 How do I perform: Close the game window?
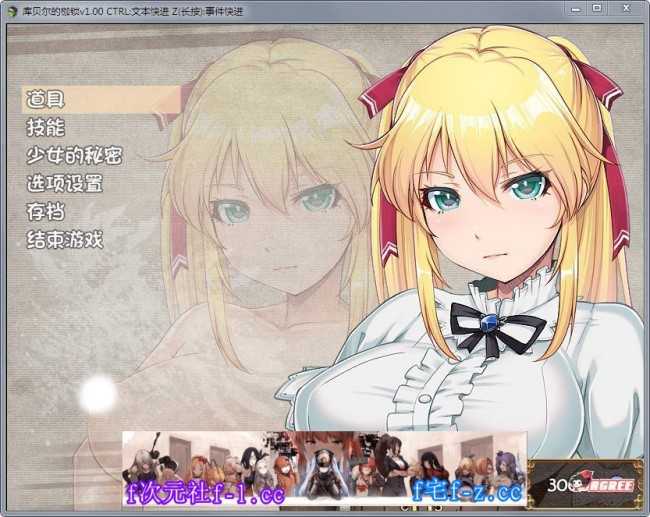pos(625,8)
